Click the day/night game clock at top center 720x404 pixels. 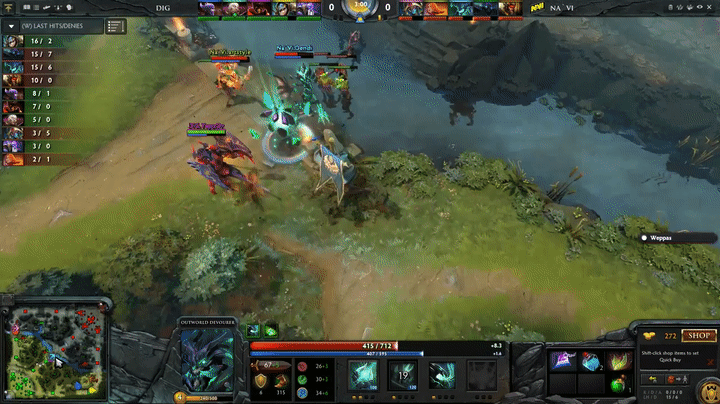pos(359,8)
